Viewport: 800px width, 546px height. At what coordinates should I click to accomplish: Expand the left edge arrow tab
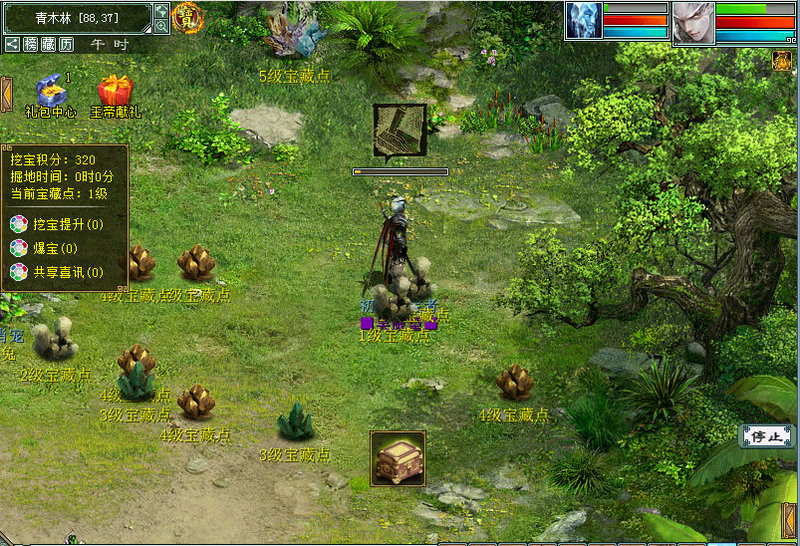click(5, 93)
